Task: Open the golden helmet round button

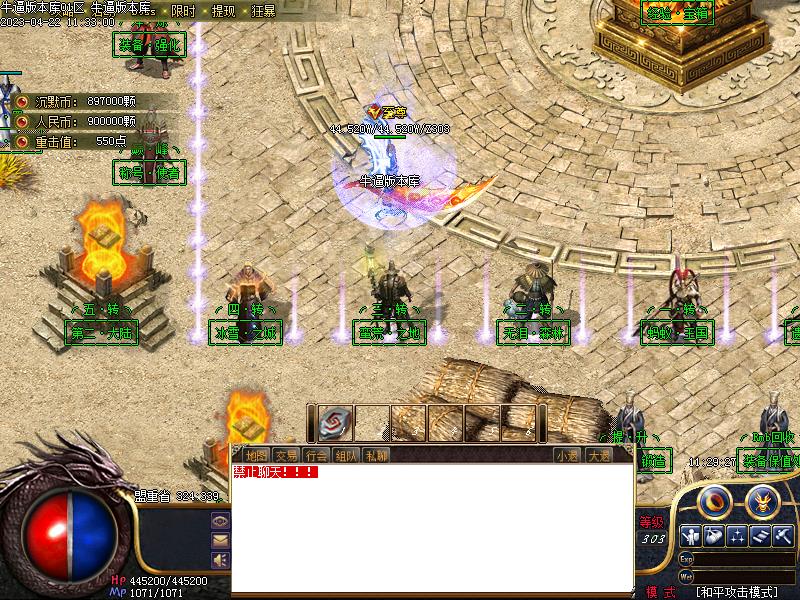Action: pyautogui.click(x=762, y=499)
